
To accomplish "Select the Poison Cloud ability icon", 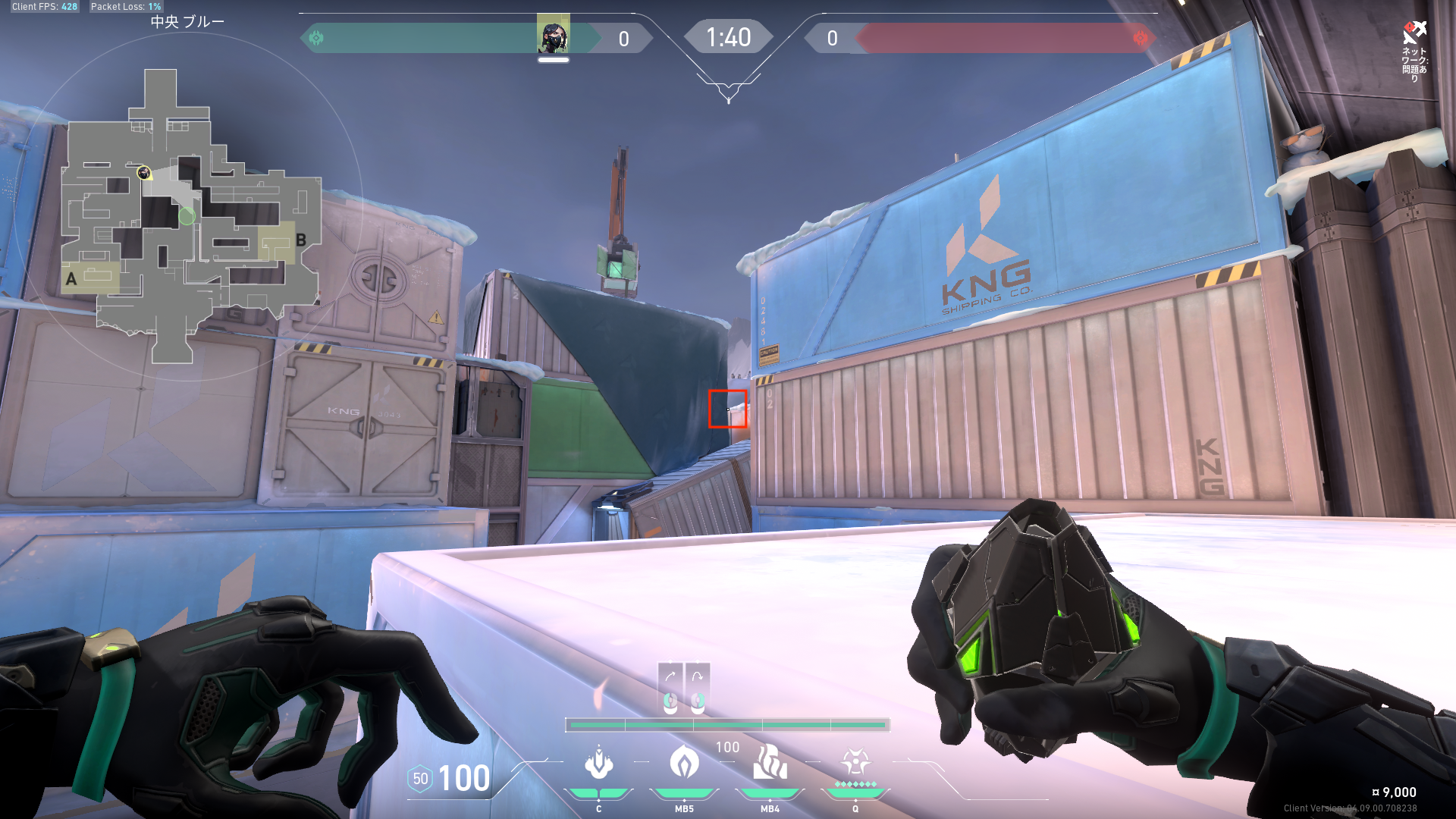I will (684, 763).
